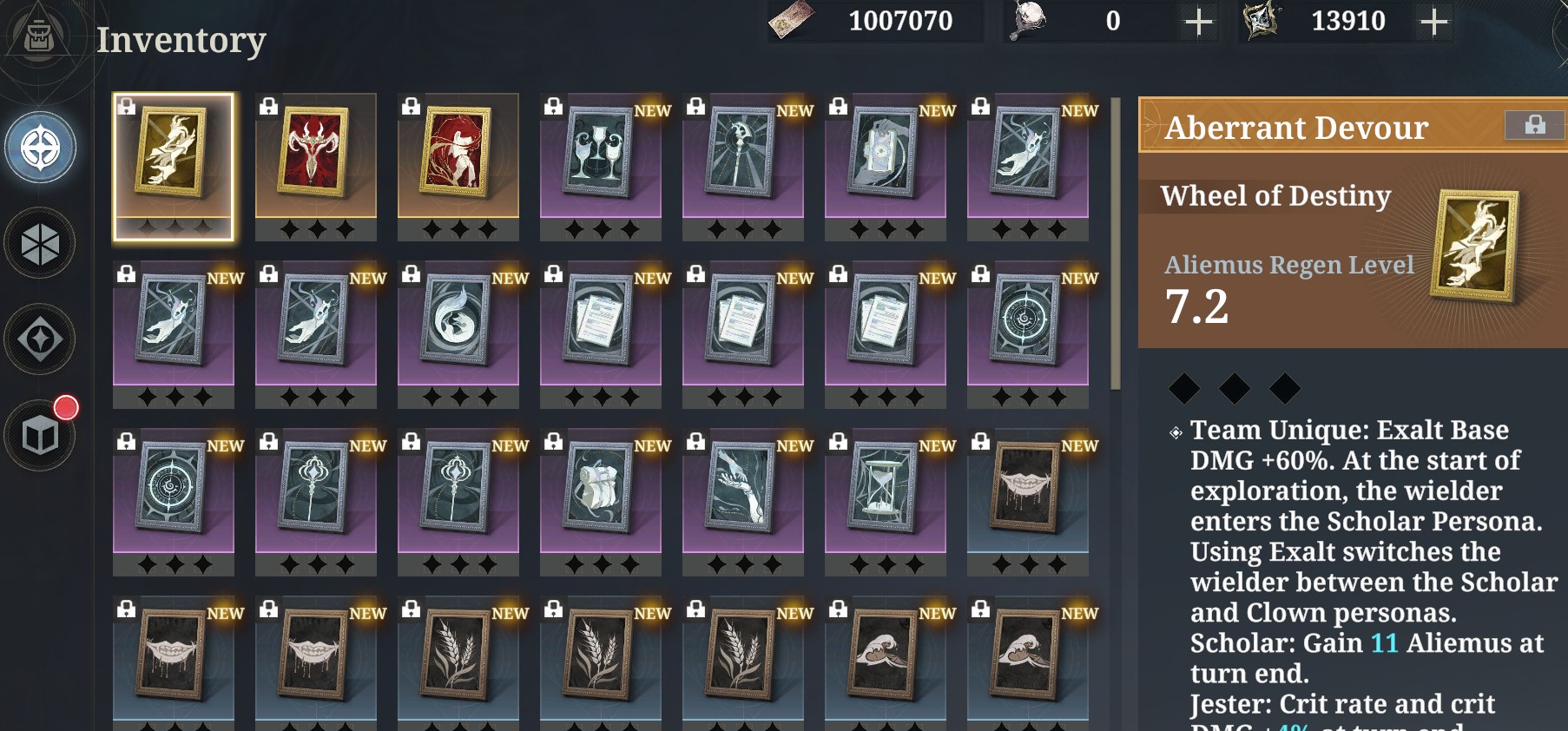Click the ticket currency icon in the top bar
The height and width of the screenshot is (731, 1568).
point(792,21)
